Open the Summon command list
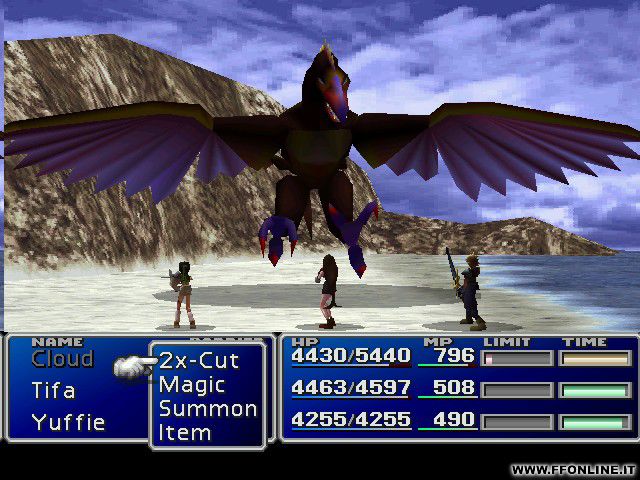Image resolution: width=640 pixels, height=480 pixels. tap(207, 408)
